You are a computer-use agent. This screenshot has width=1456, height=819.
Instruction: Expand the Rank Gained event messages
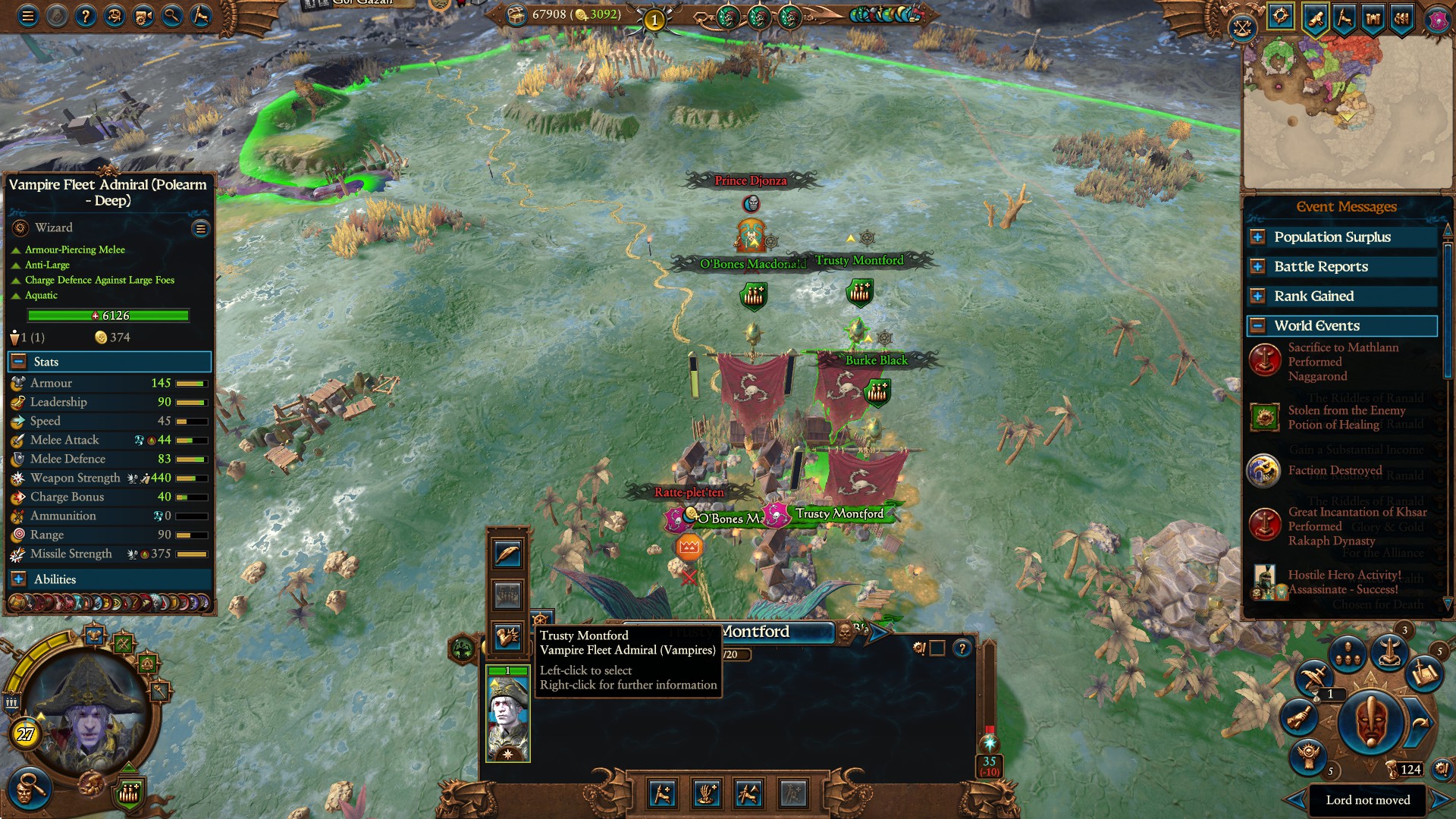[1257, 296]
